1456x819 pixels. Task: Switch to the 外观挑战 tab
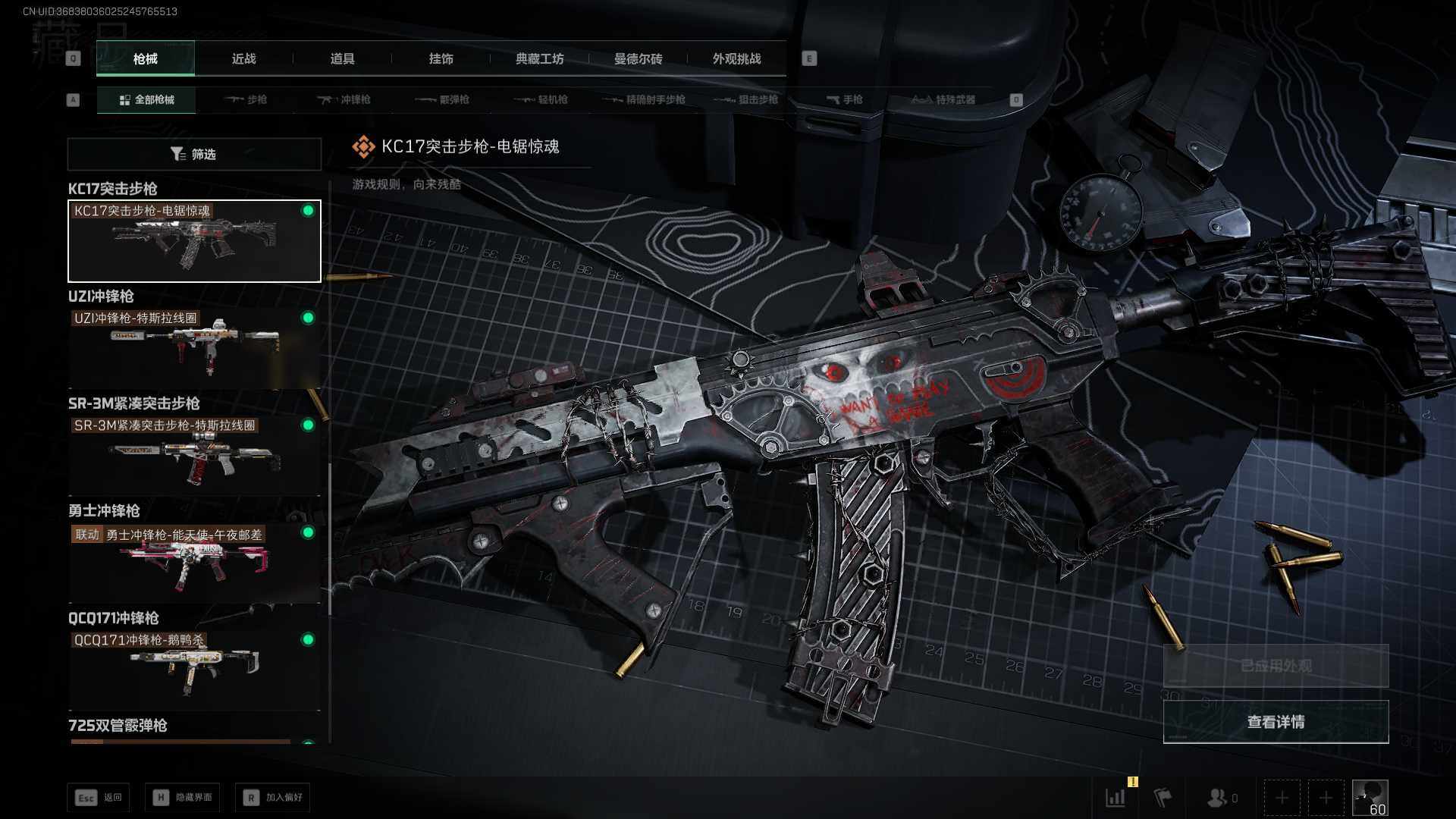coord(736,59)
